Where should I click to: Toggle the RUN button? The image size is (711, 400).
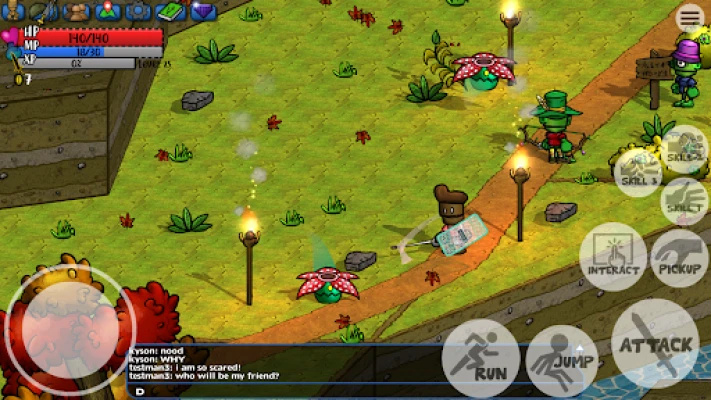tap(481, 356)
